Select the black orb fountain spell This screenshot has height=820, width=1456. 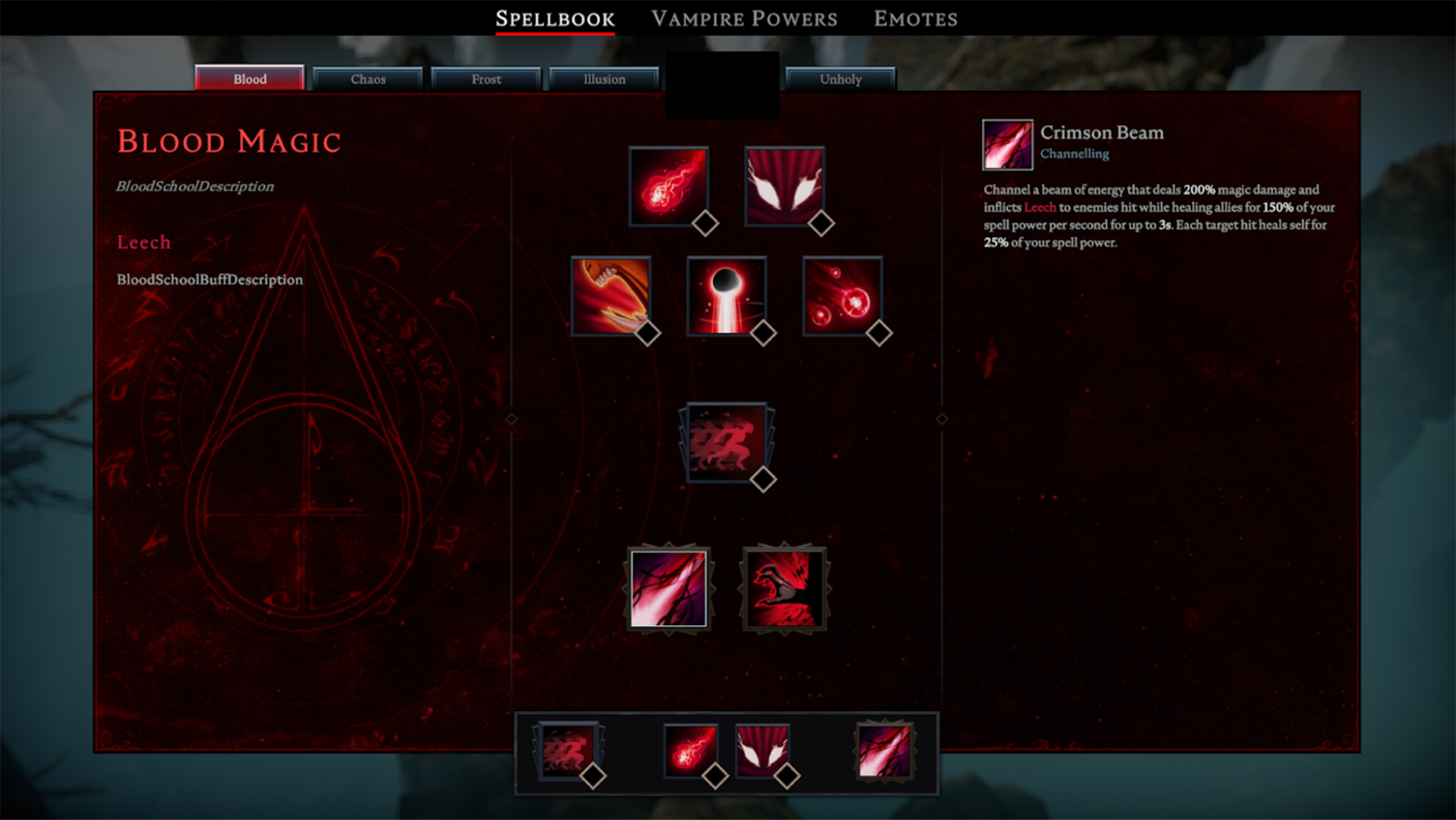pos(726,296)
